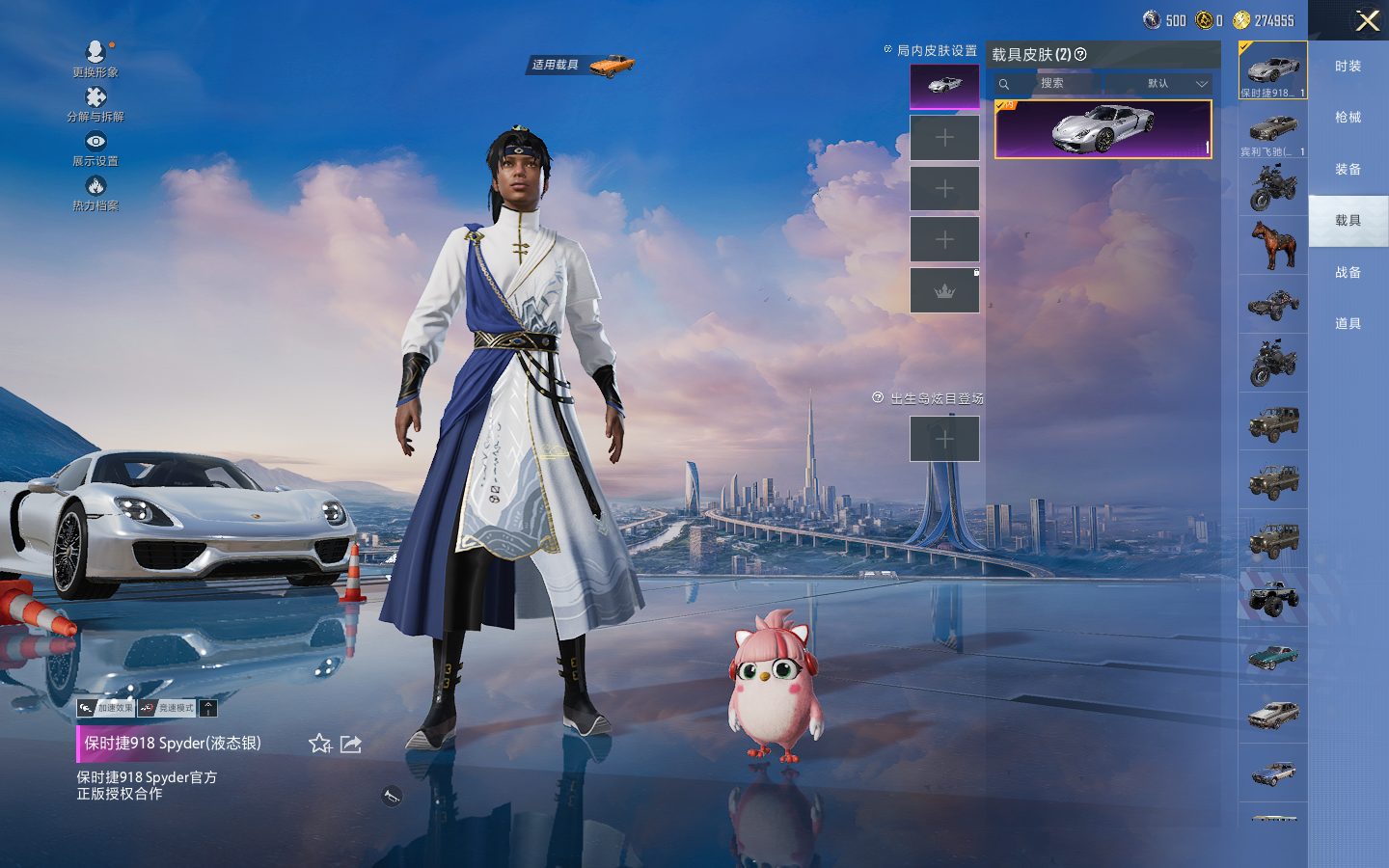
Task: Open the 道具 (items) tab
Action: click(x=1348, y=324)
